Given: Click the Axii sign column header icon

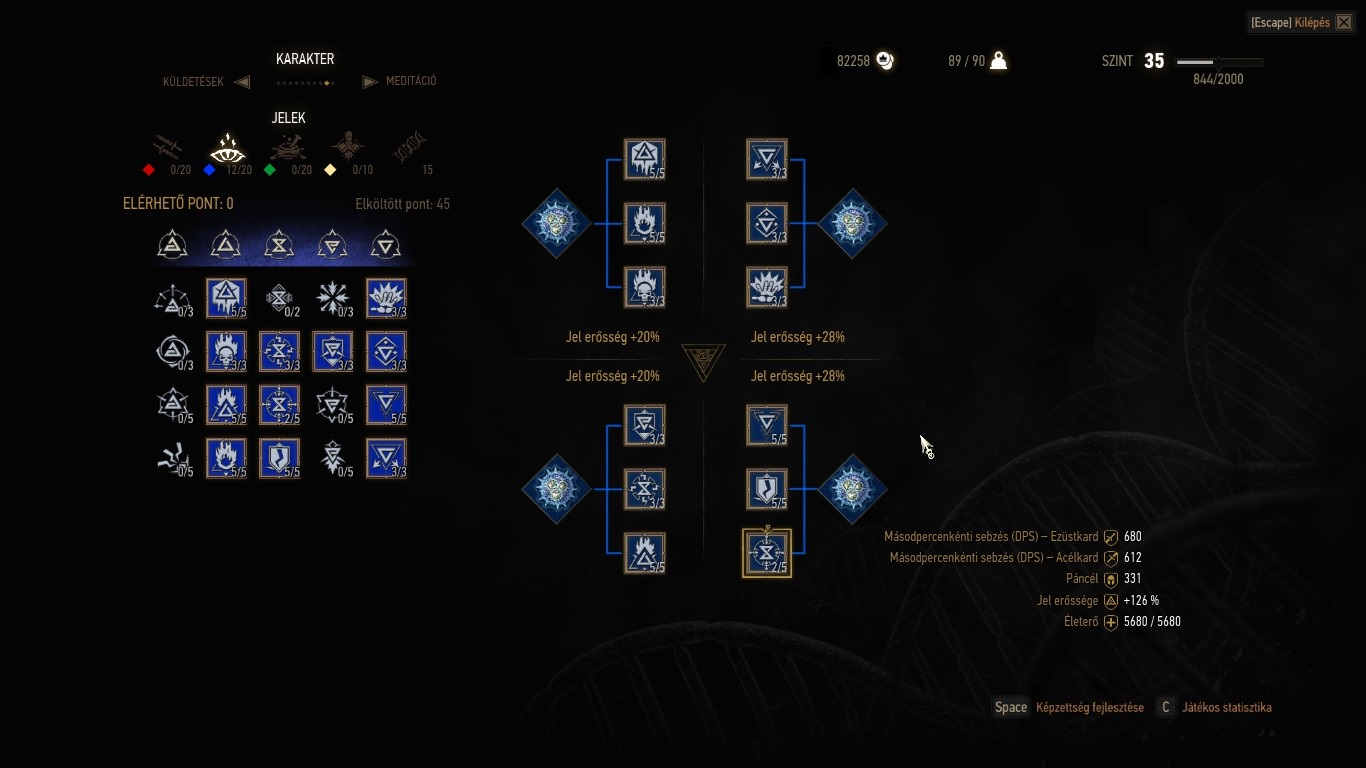Looking at the screenshot, I should point(386,244).
